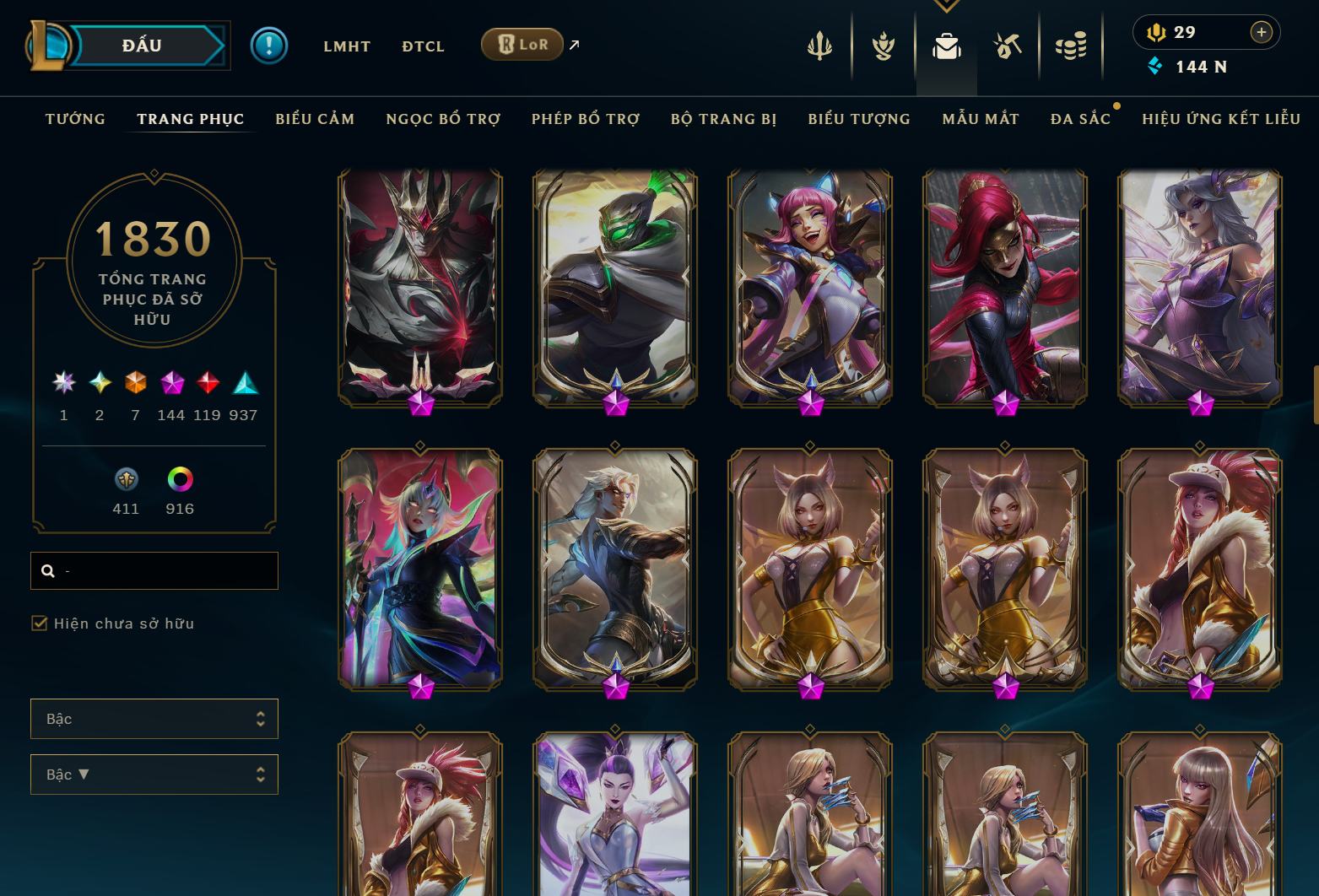The height and width of the screenshot is (896, 1319).
Task: Open the MẪU MẮT tab
Action: [x=981, y=119]
